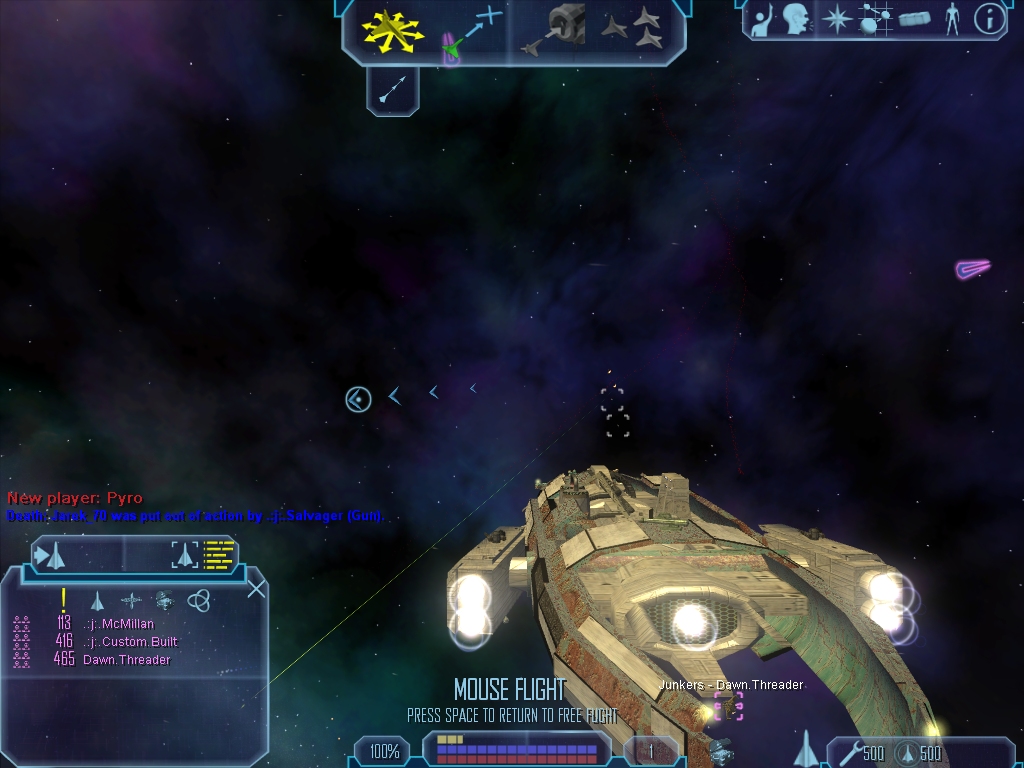This screenshot has width=1024, height=768.
Task: Open the humanoid reputation icon
Action: (x=952, y=18)
